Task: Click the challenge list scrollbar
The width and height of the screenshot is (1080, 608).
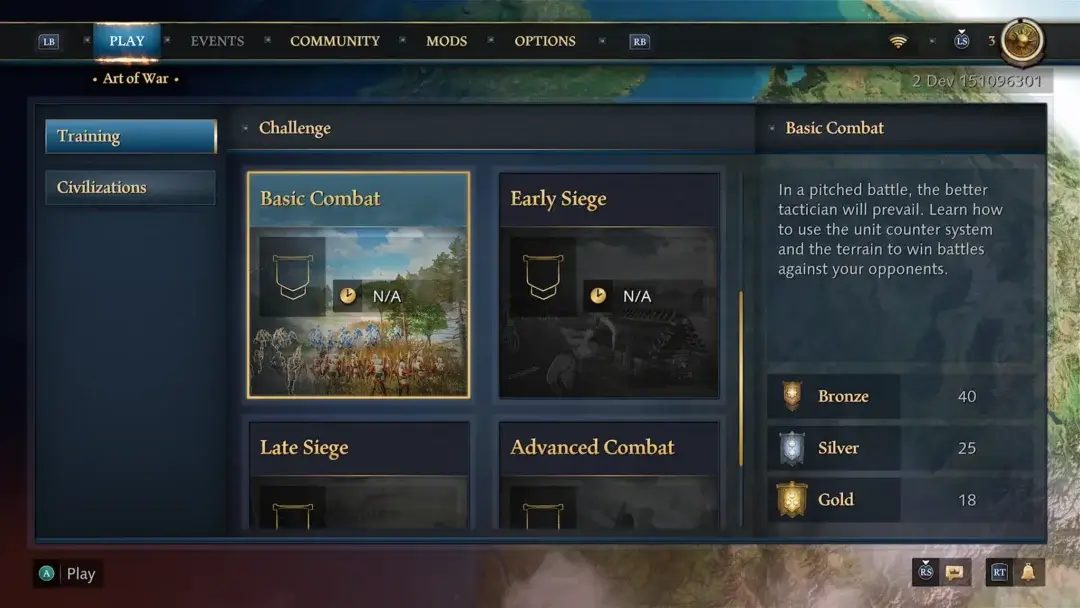Action: pyautogui.click(x=741, y=379)
